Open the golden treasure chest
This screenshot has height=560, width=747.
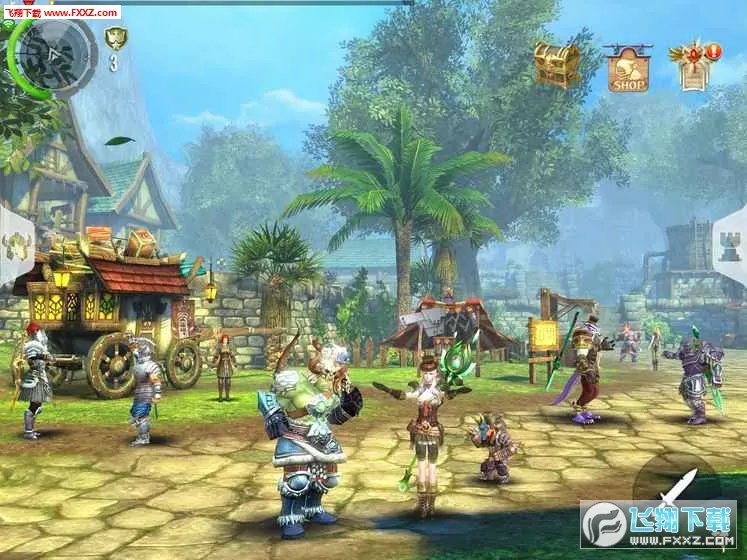coord(556,64)
